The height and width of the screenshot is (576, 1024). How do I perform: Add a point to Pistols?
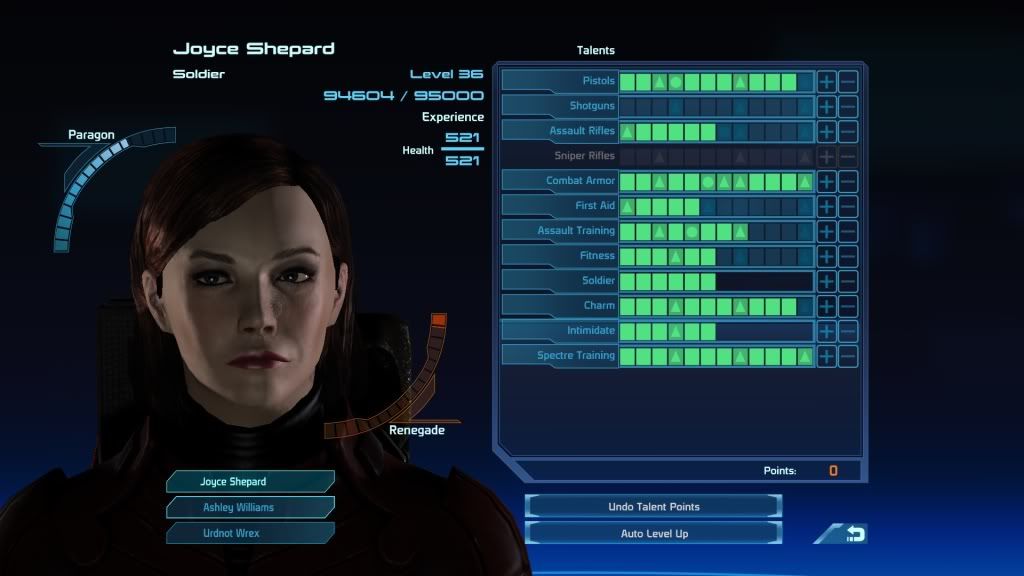(x=827, y=81)
